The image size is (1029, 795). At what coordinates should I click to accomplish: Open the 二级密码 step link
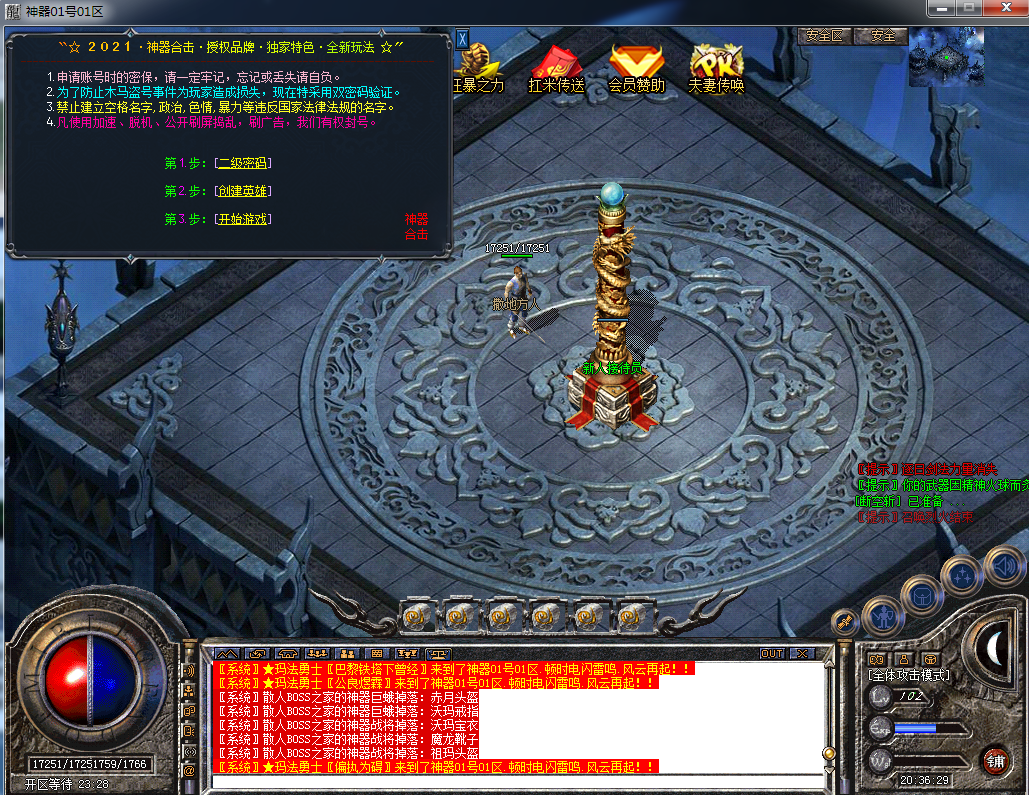click(243, 163)
